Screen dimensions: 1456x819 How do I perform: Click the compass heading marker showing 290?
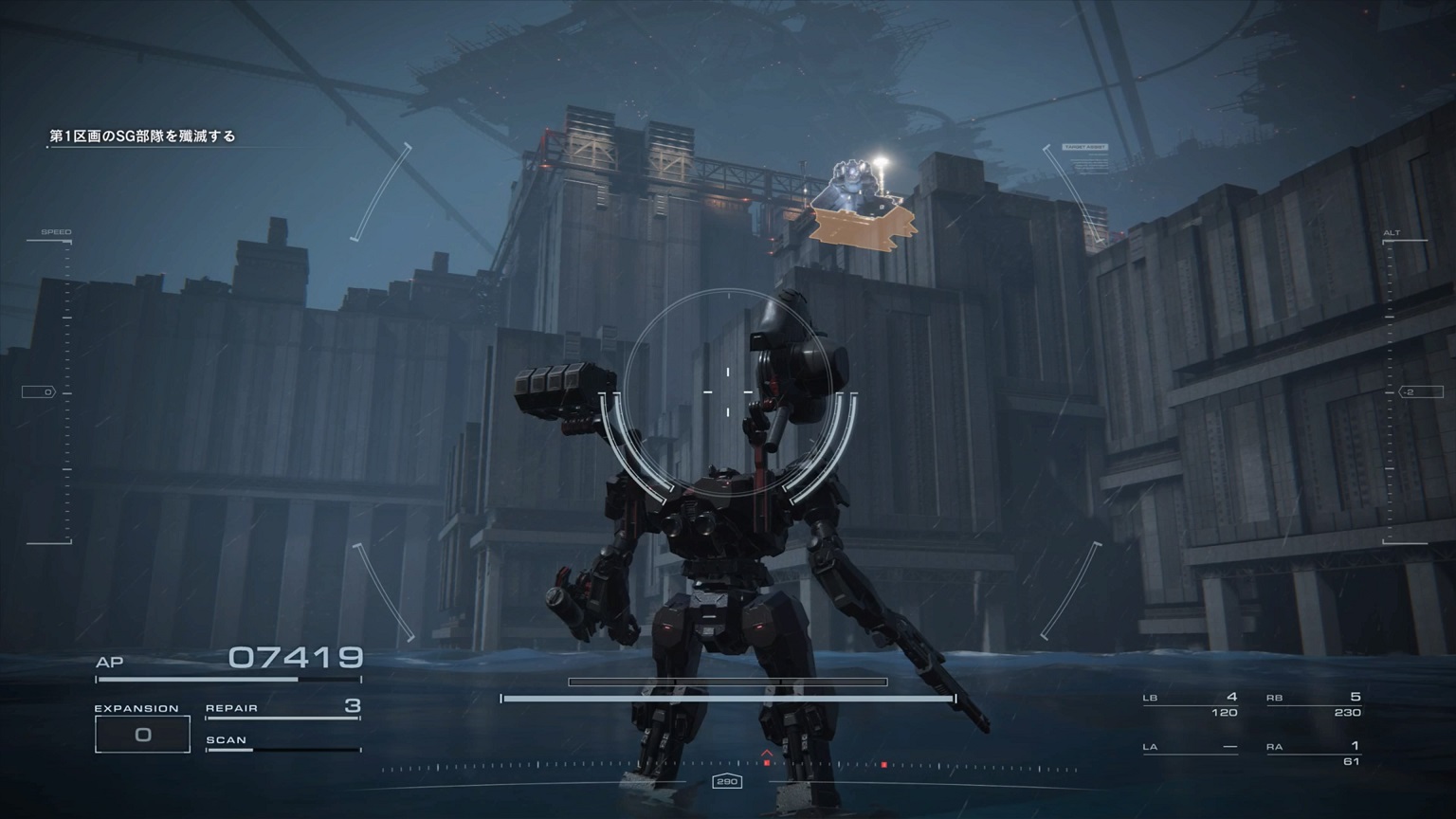pos(728,782)
